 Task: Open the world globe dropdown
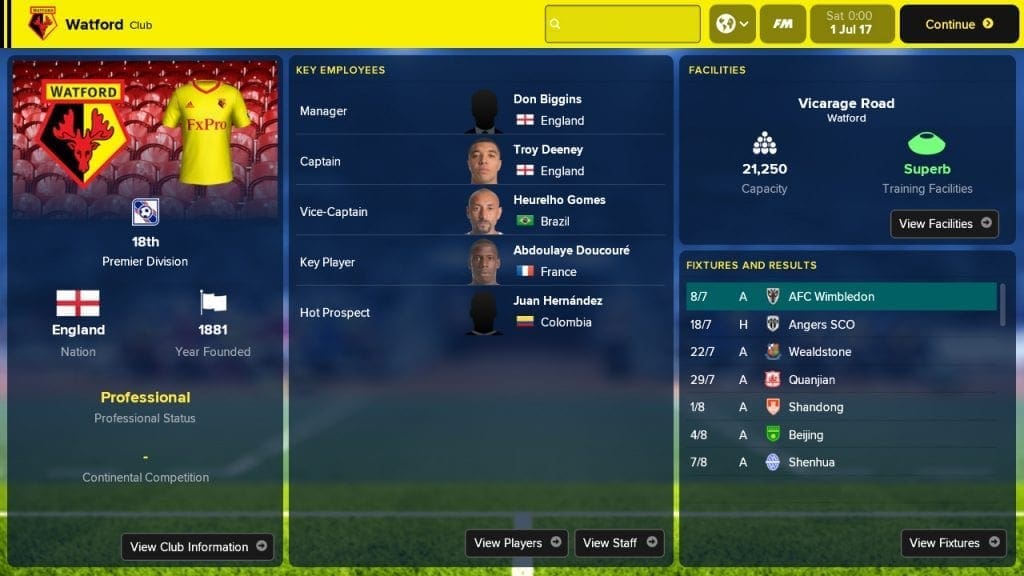click(732, 24)
